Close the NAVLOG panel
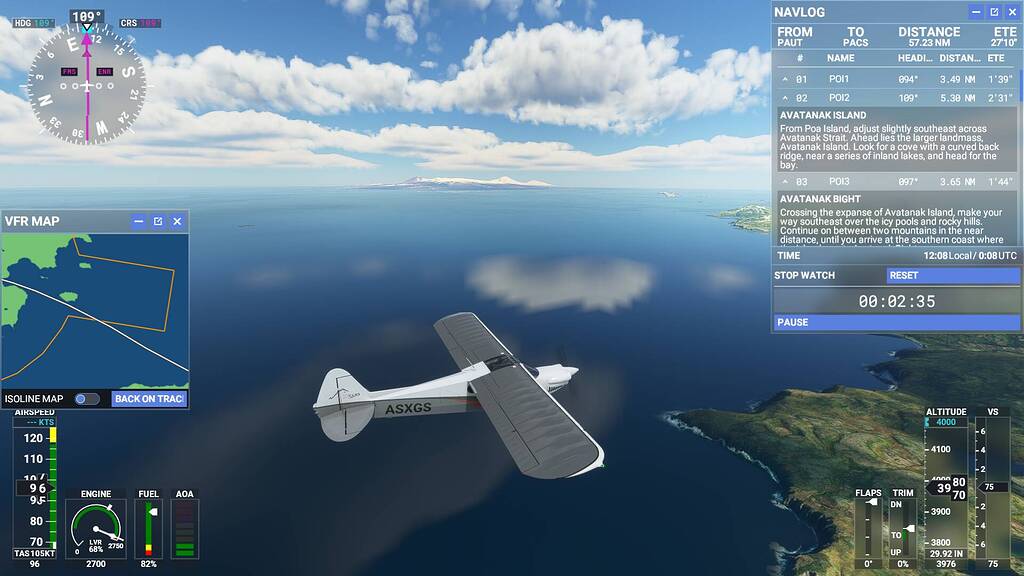Viewport: 1024px width, 576px height. pyautogui.click(x=1012, y=12)
